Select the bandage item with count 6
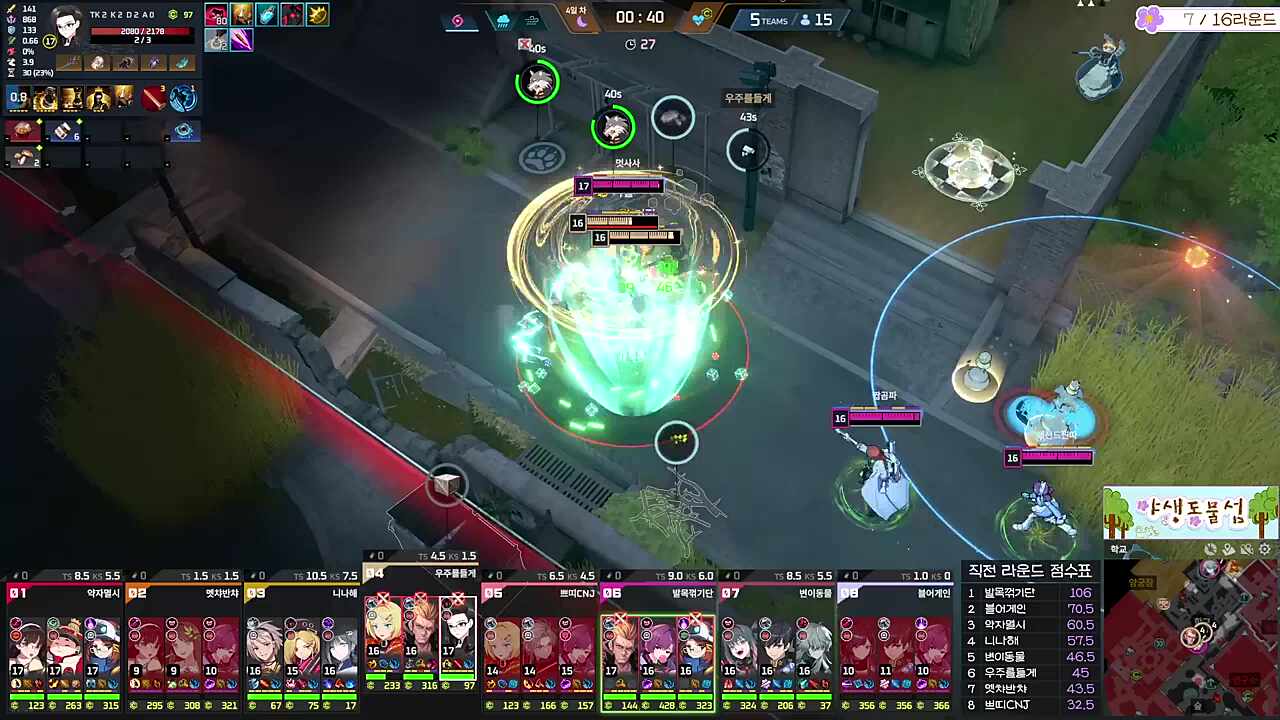The height and width of the screenshot is (720, 1280). [x=62, y=131]
